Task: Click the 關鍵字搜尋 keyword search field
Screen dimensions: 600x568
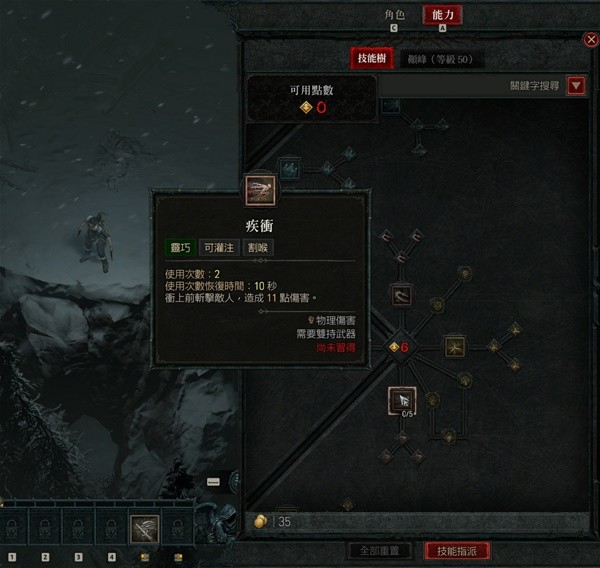Action: (520, 86)
